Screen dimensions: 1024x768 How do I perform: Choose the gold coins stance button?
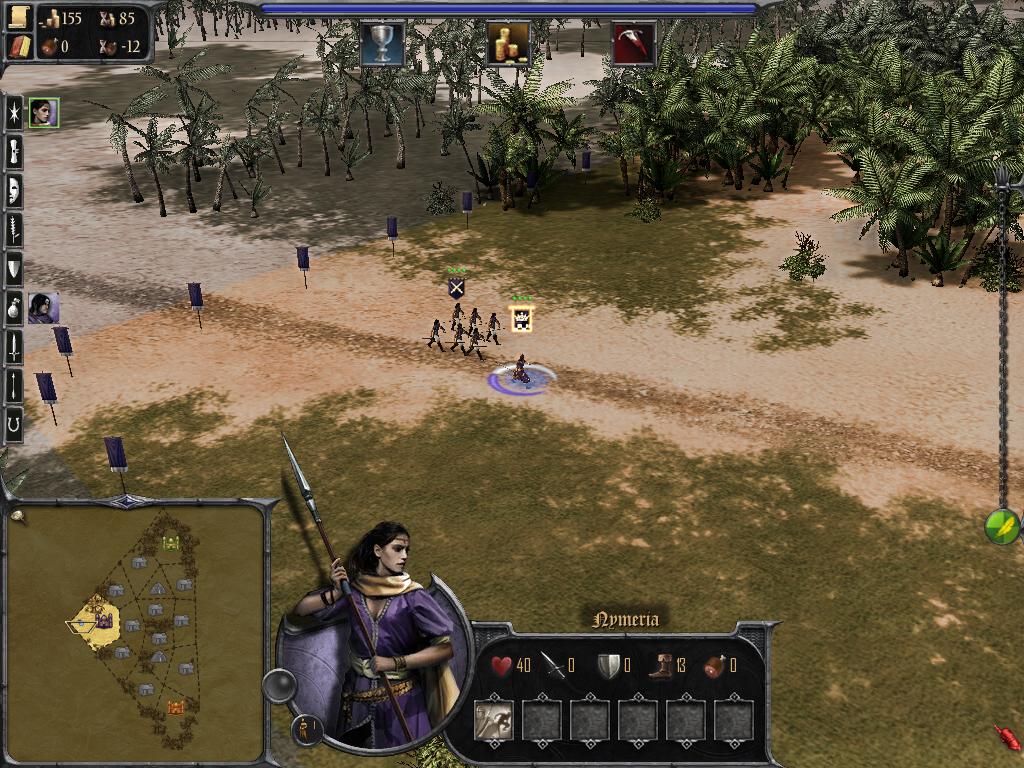(508, 43)
